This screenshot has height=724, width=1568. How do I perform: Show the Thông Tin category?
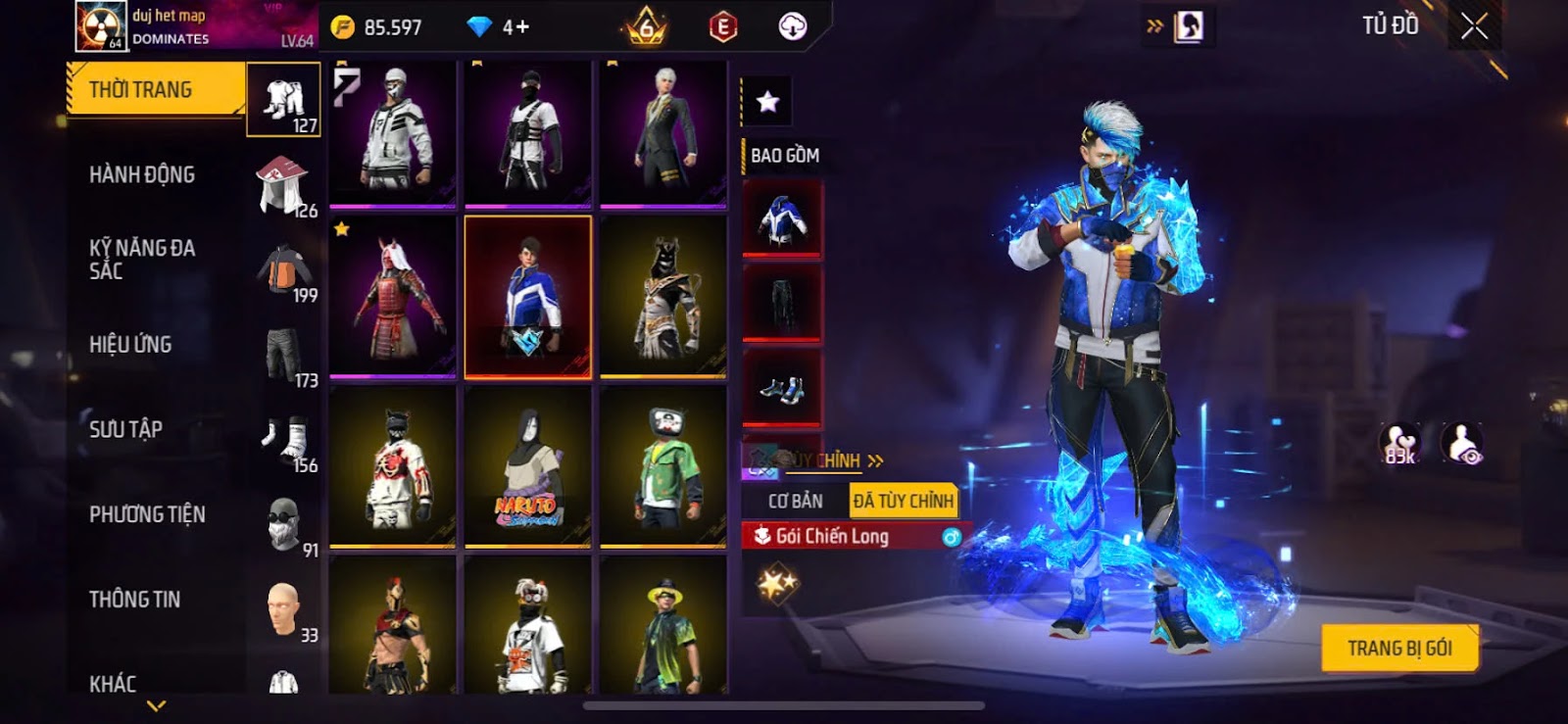(134, 600)
